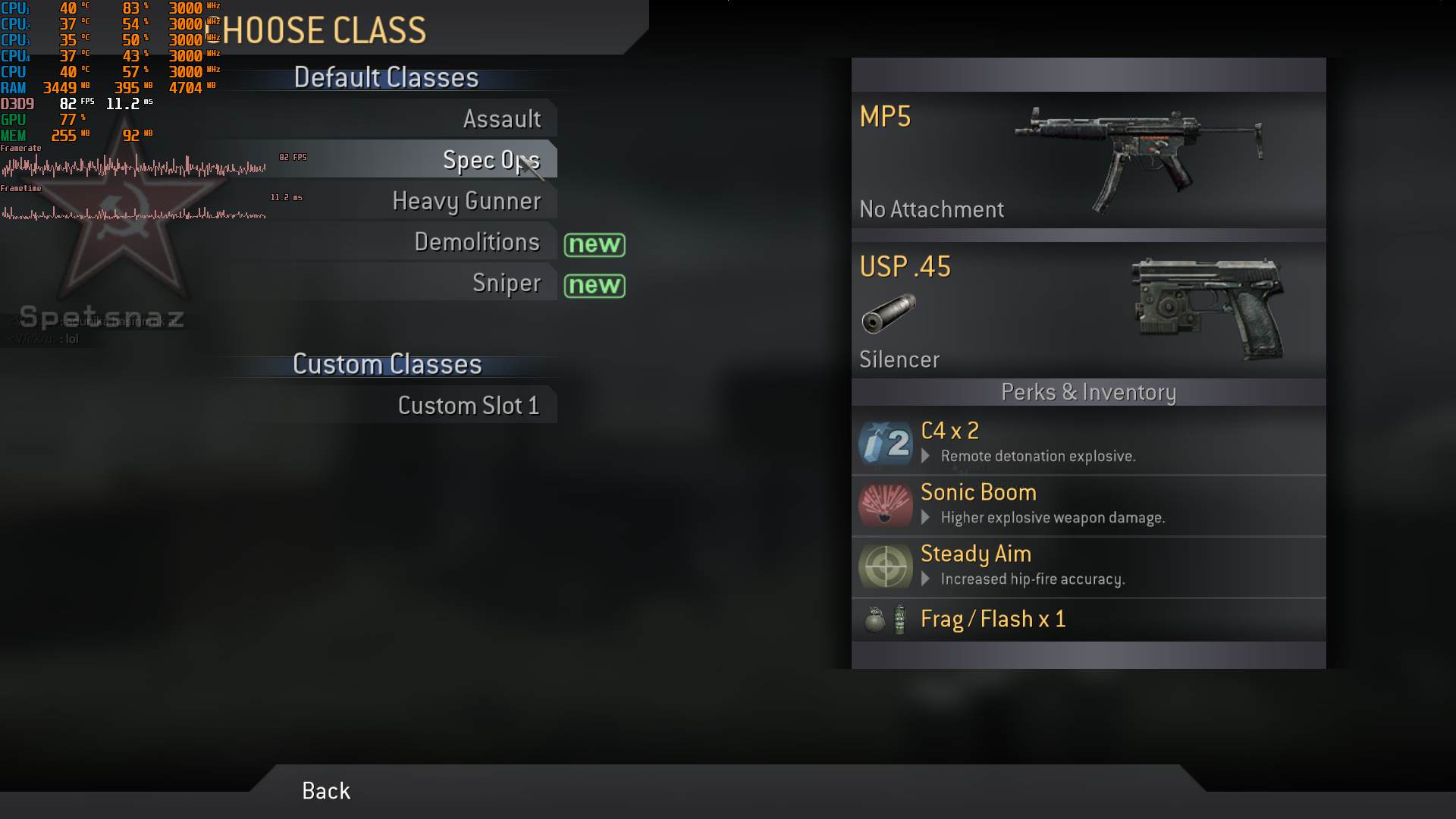The height and width of the screenshot is (819, 1456).
Task: Go back with the Back button
Action: pyautogui.click(x=326, y=791)
